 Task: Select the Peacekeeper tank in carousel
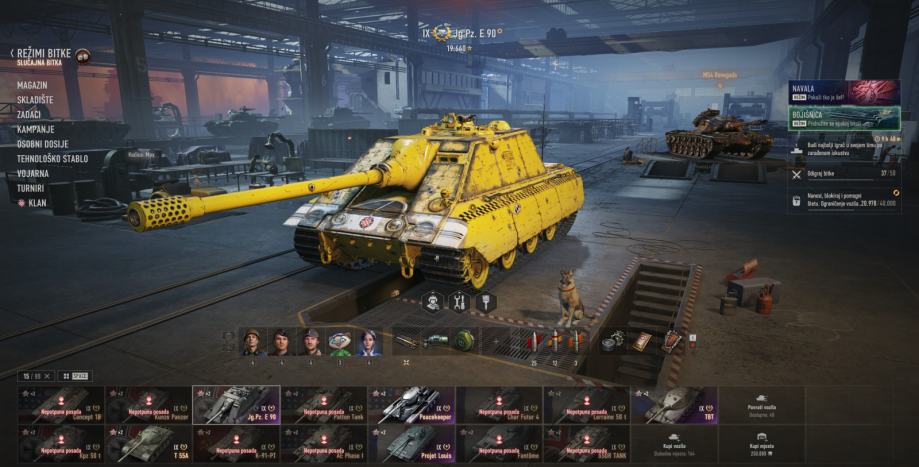coord(411,405)
